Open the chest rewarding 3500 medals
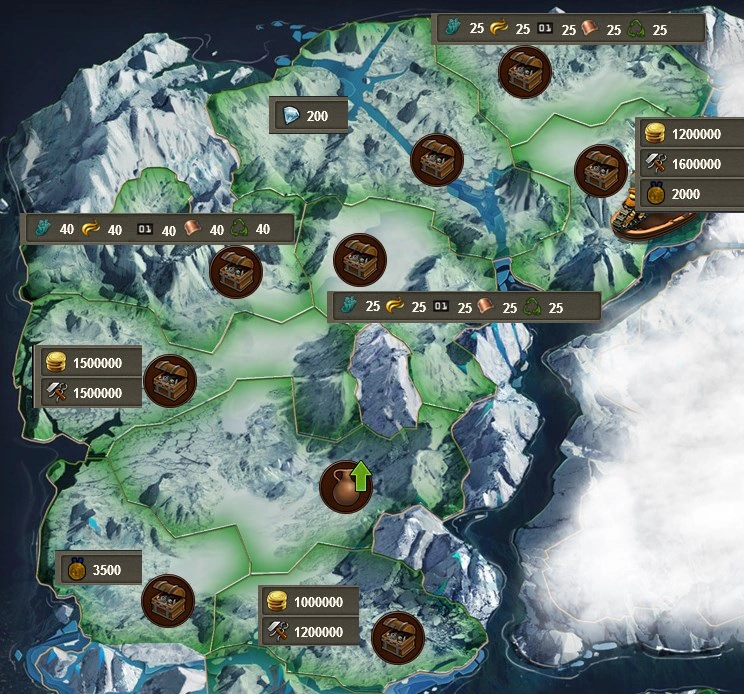Image resolution: width=744 pixels, height=694 pixels. tap(167, 600)
